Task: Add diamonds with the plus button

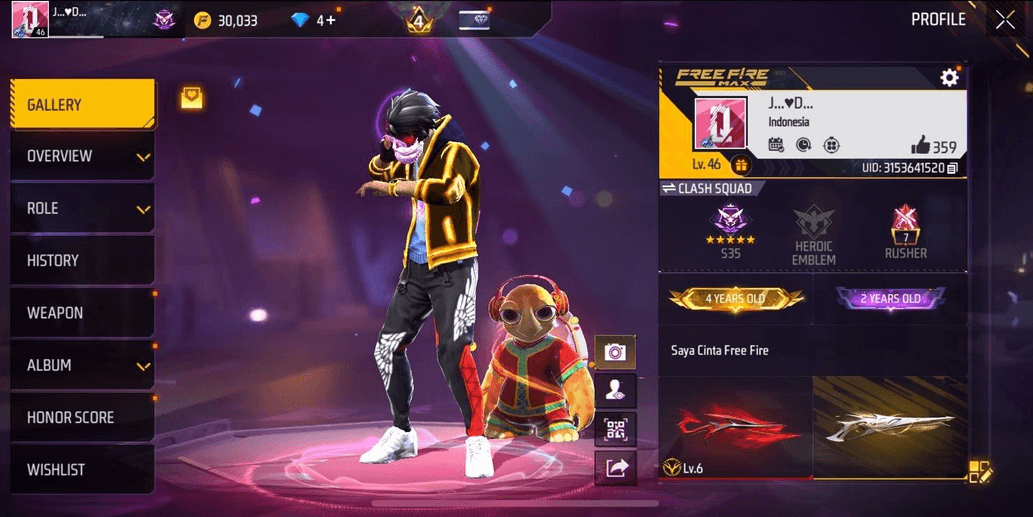Action: pyautogui.click(x=330, y=20)
